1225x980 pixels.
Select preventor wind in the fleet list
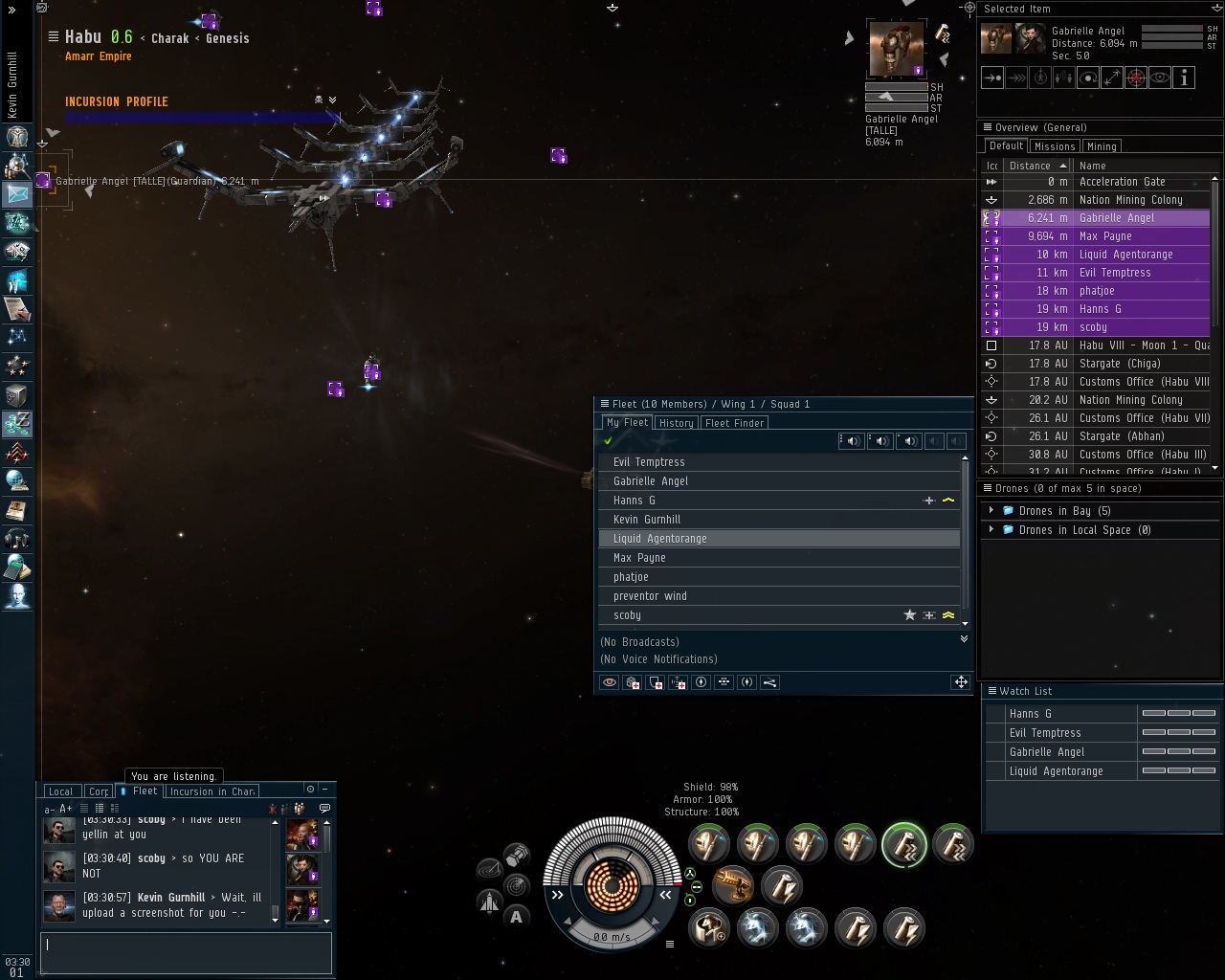pos(650,596)
